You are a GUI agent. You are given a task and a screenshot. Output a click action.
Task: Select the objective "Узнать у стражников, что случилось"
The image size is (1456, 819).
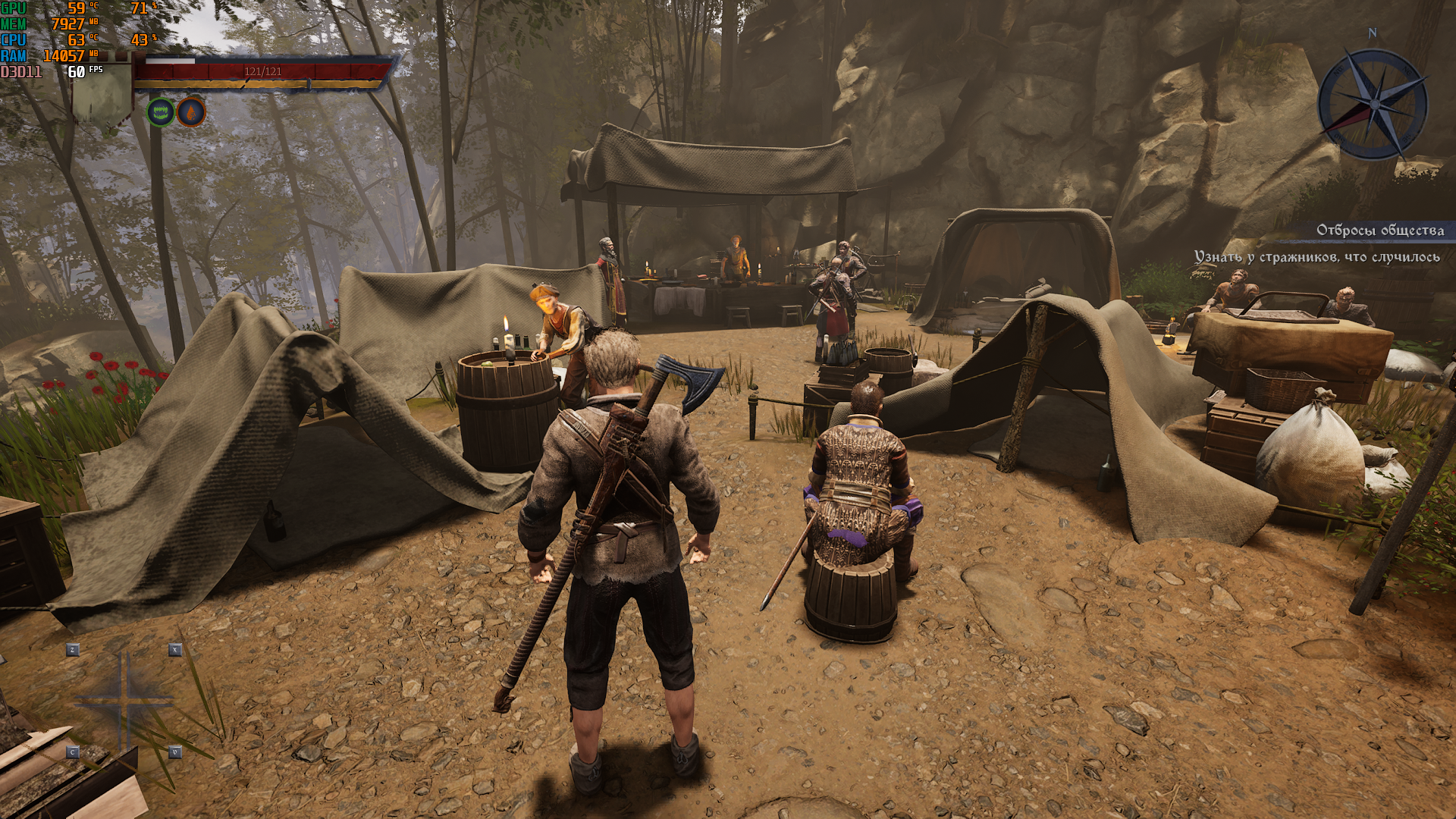[1316, 257]
